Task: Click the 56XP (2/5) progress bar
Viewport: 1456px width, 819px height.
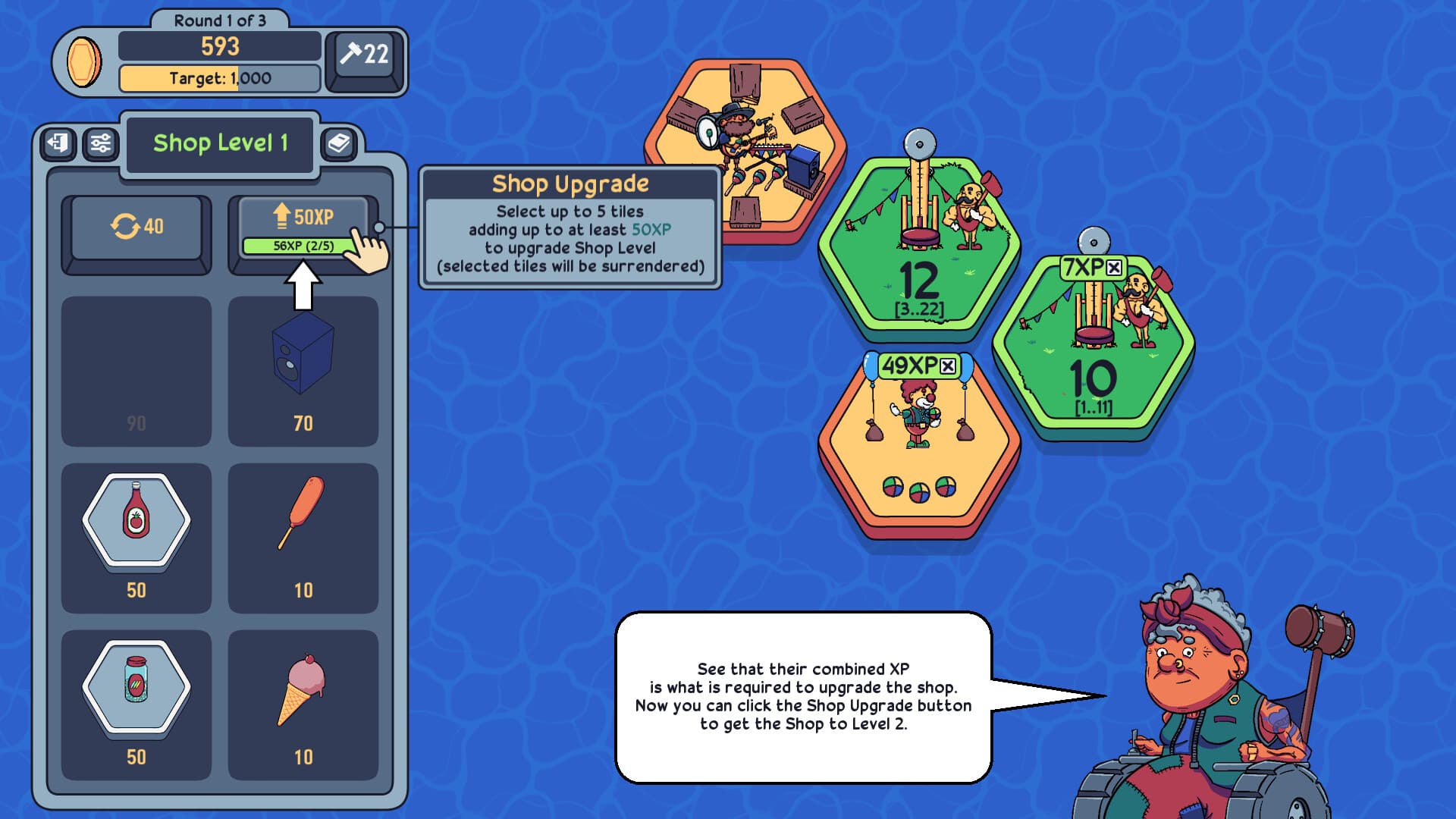Action: (x=306, y=244)
